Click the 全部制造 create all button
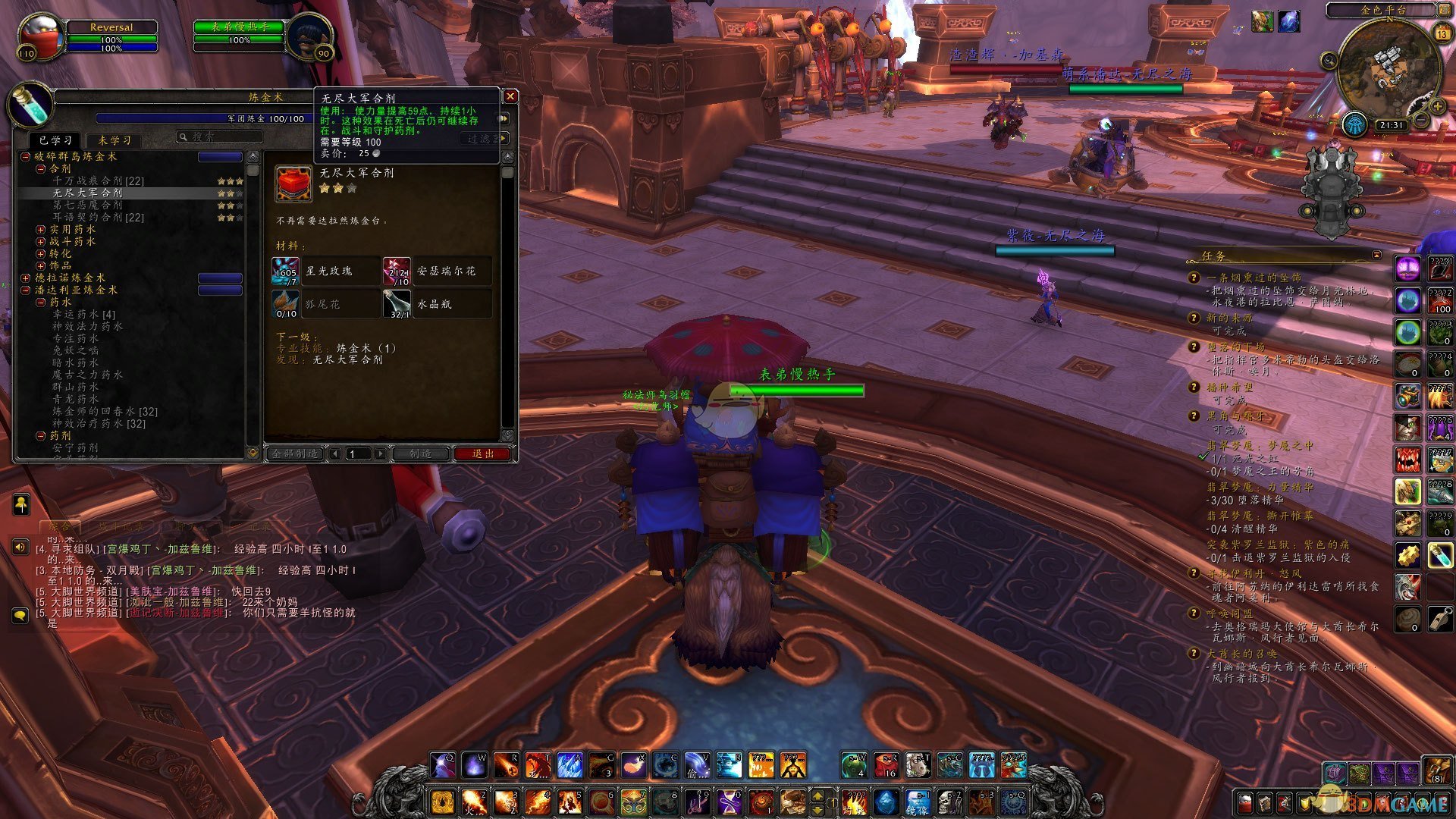The image size is (1456, 819). pos(295,453)
